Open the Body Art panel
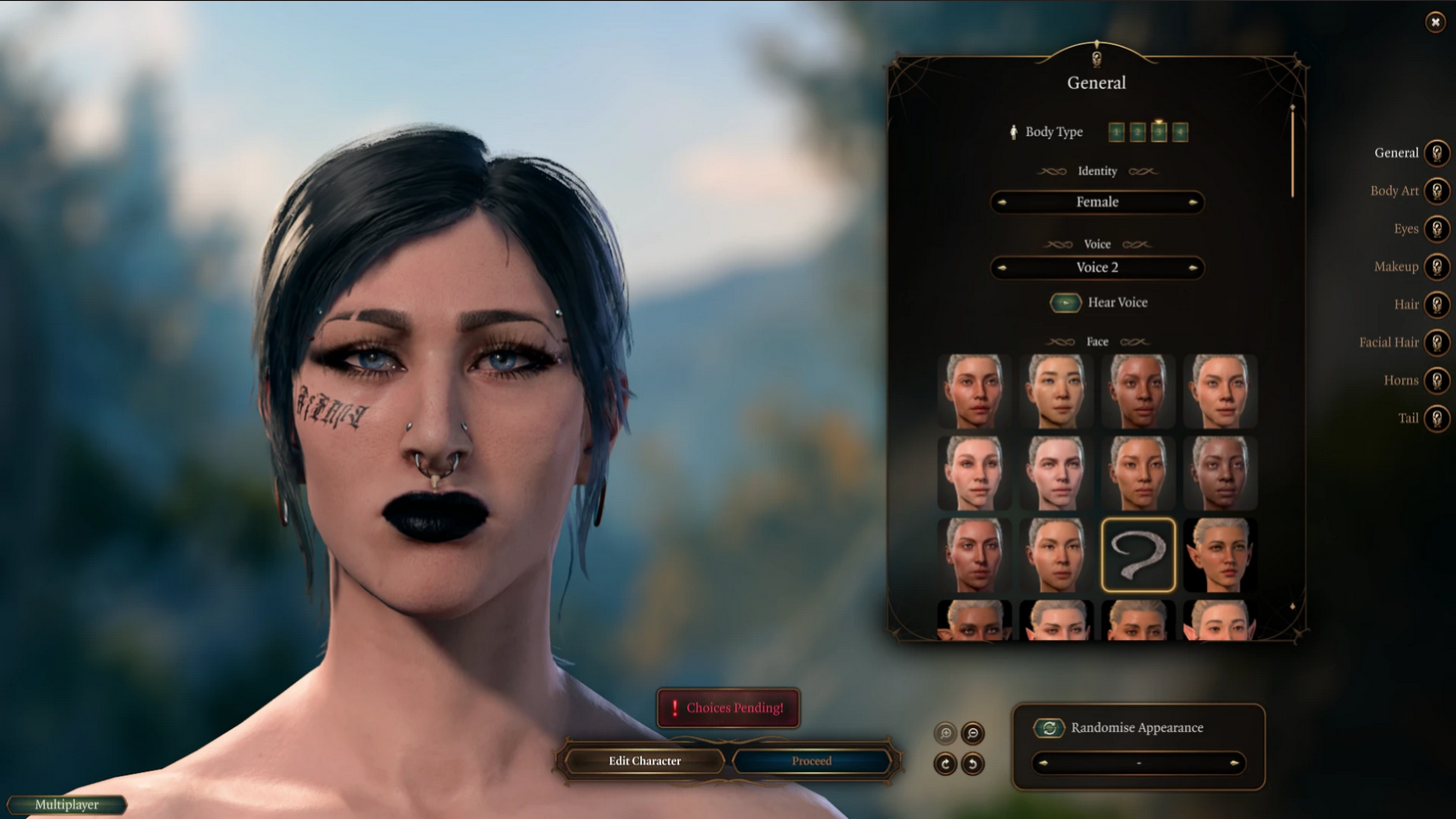 click(1436, 190)
